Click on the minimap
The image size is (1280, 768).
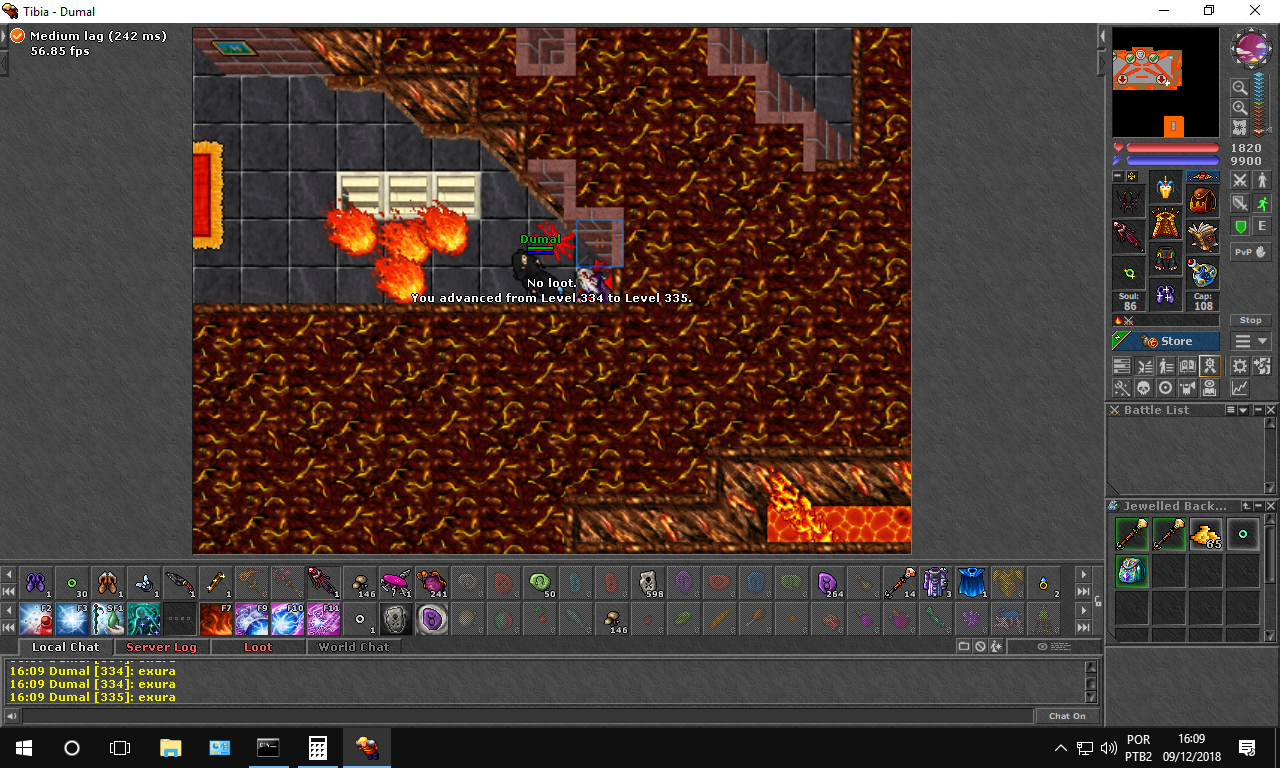tap(1165, 82)
